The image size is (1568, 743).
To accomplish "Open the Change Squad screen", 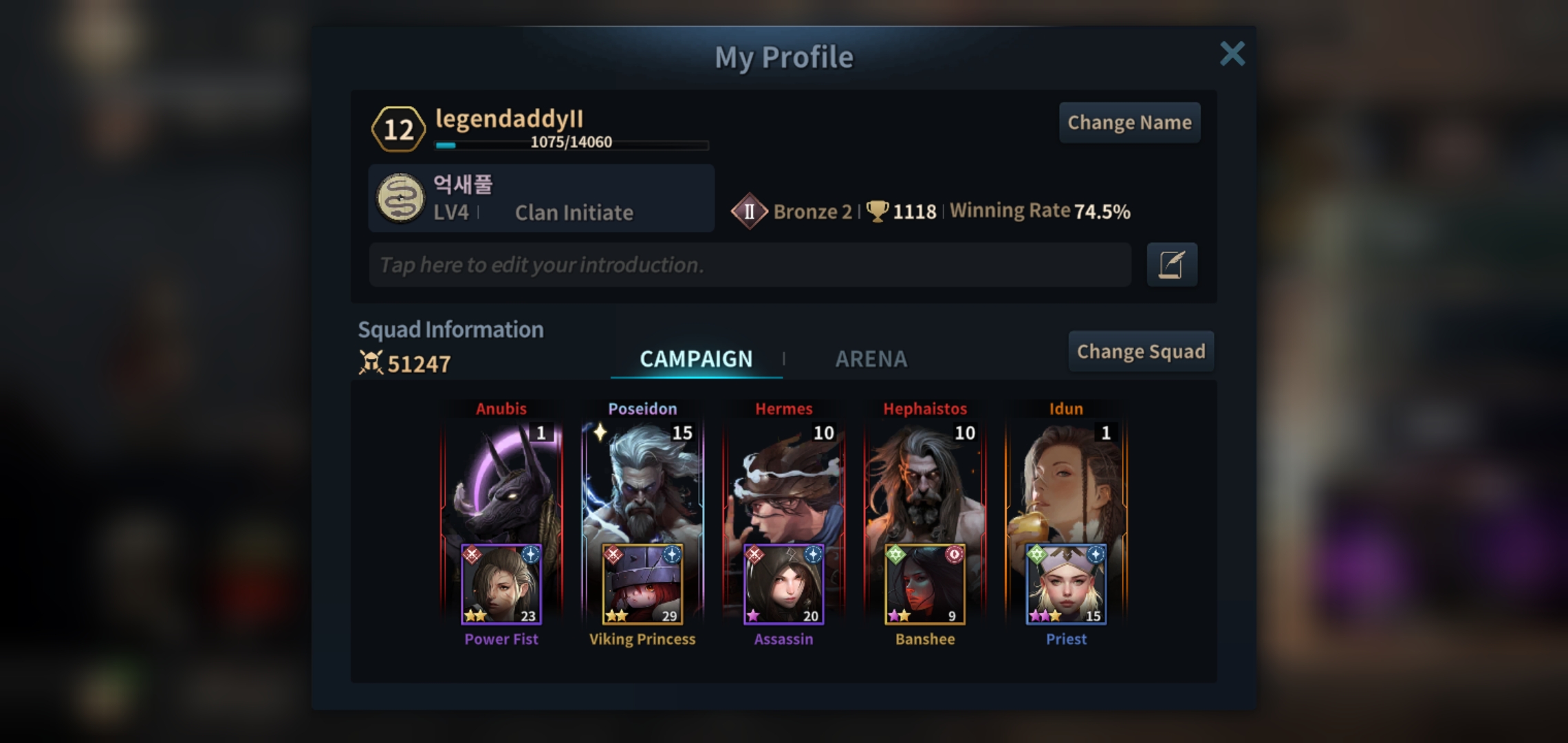I will (1140, 352).
